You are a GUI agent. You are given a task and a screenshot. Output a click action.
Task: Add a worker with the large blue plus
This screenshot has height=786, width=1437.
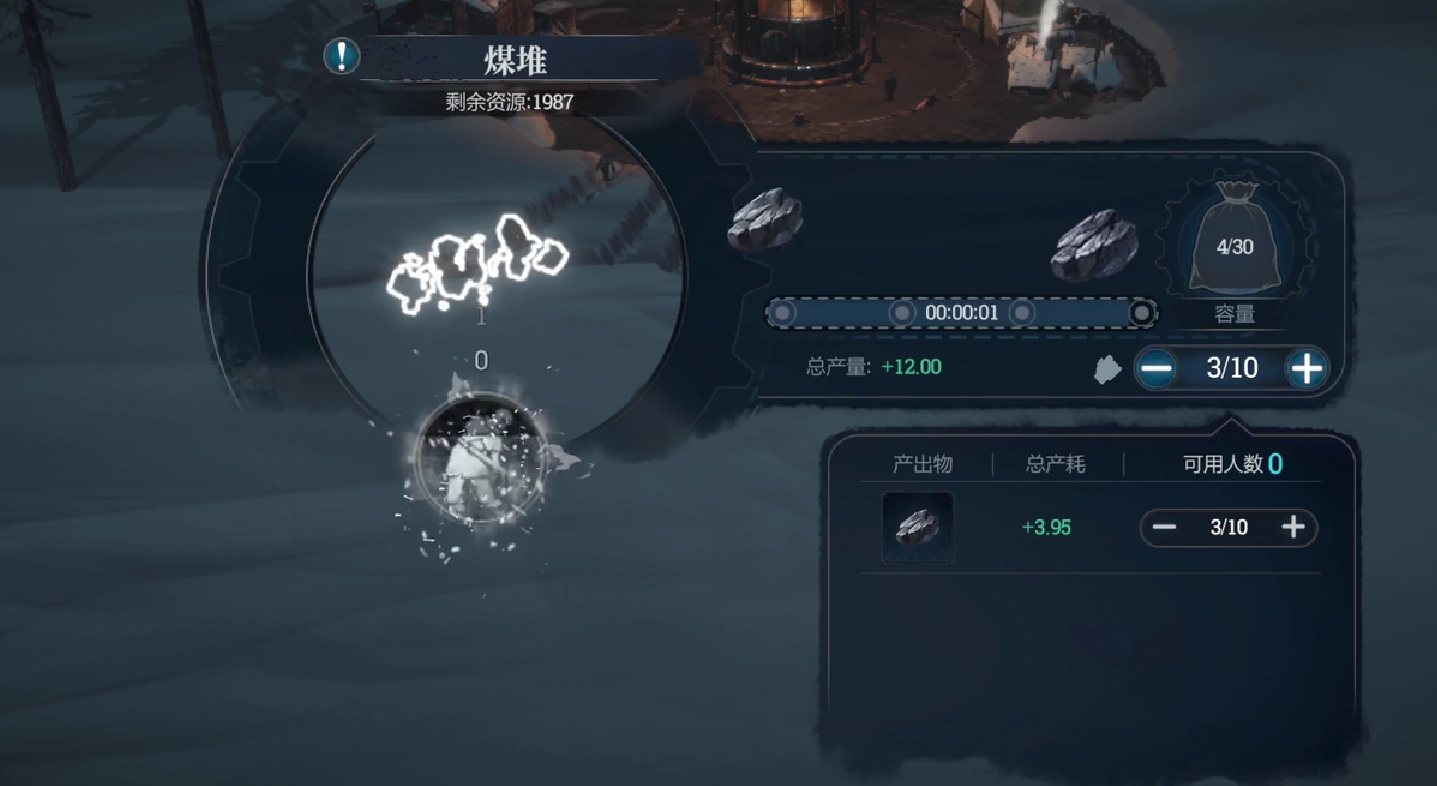point(1307,369)
